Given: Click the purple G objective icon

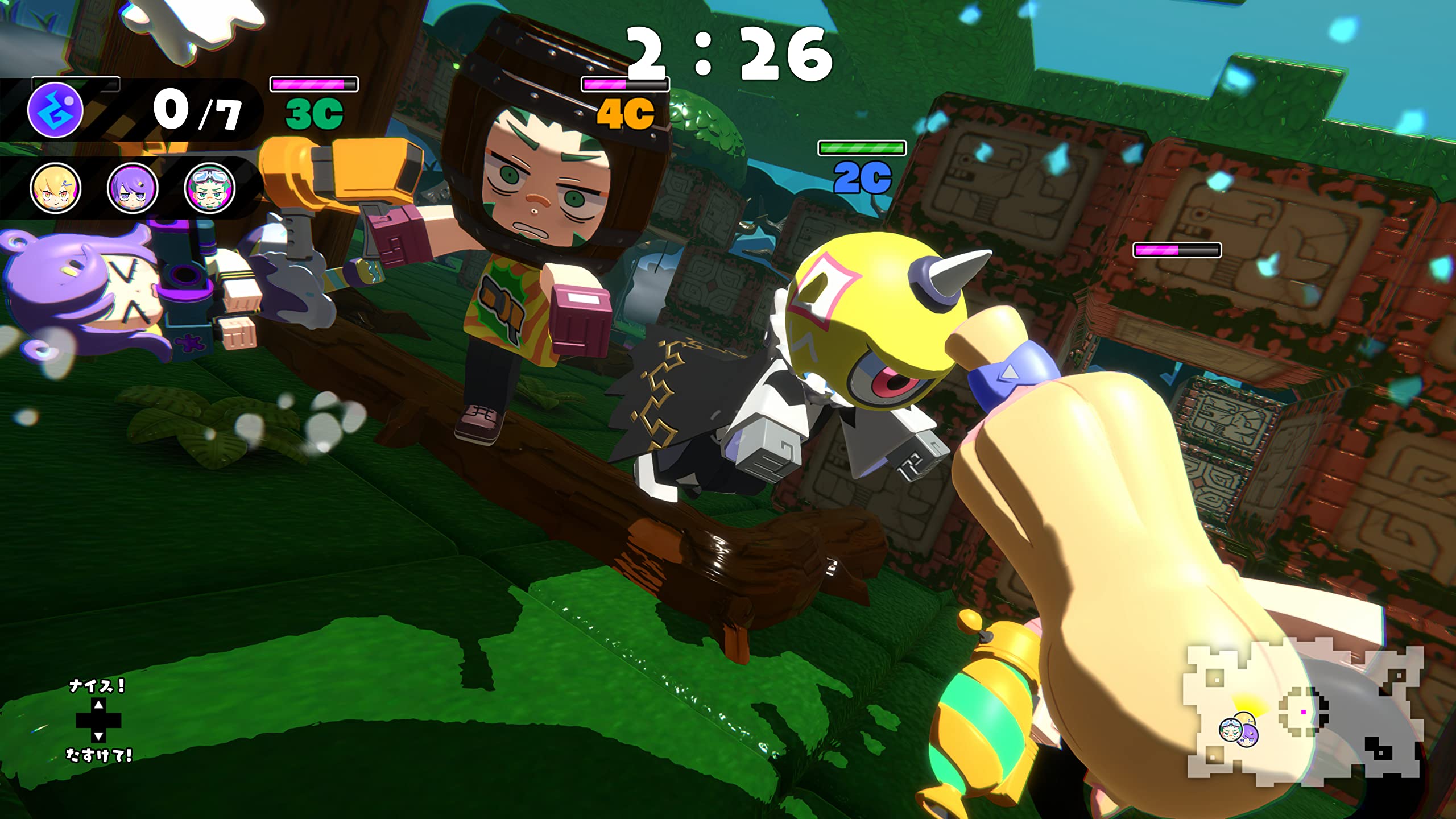Looking at the screenshot, I should 55,110.
